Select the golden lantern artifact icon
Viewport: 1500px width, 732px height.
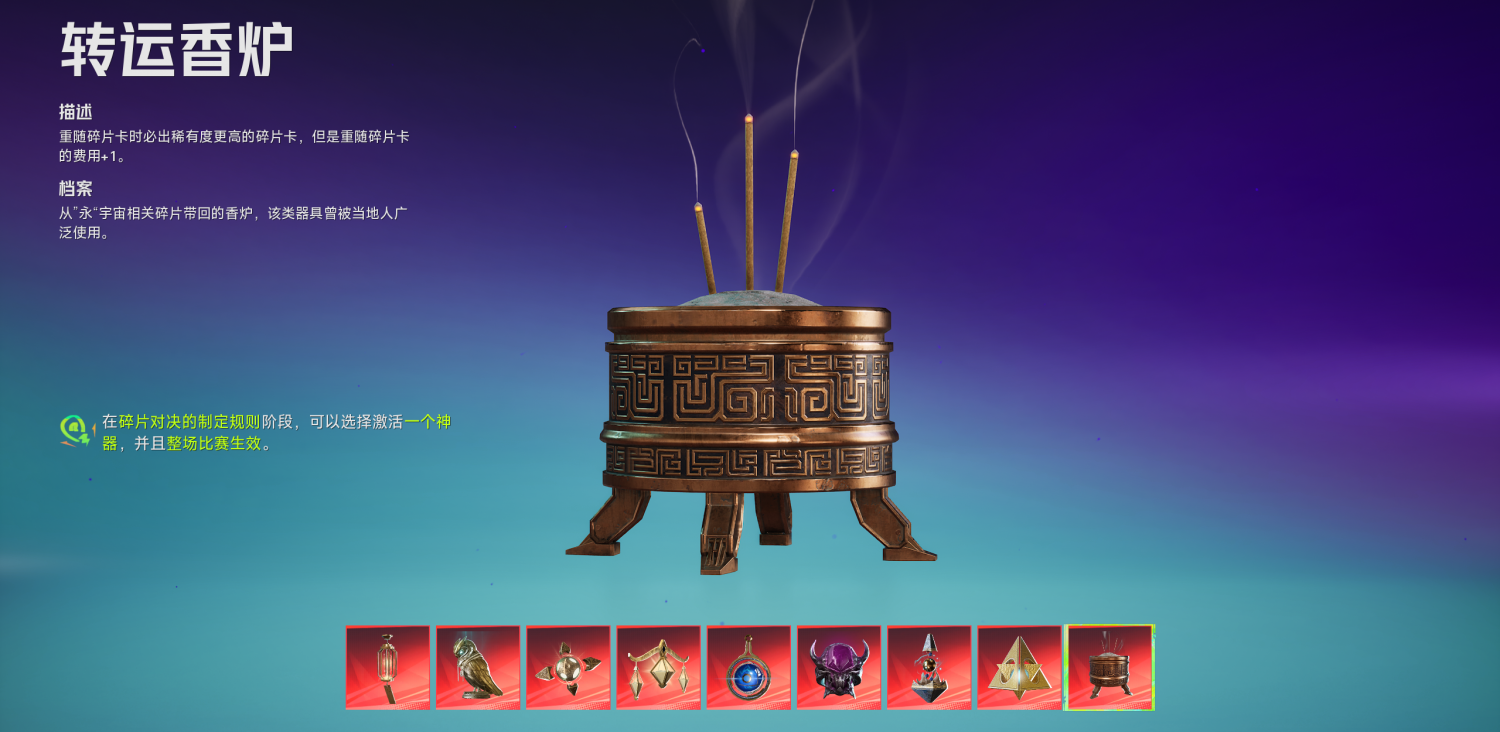[386, 666]
